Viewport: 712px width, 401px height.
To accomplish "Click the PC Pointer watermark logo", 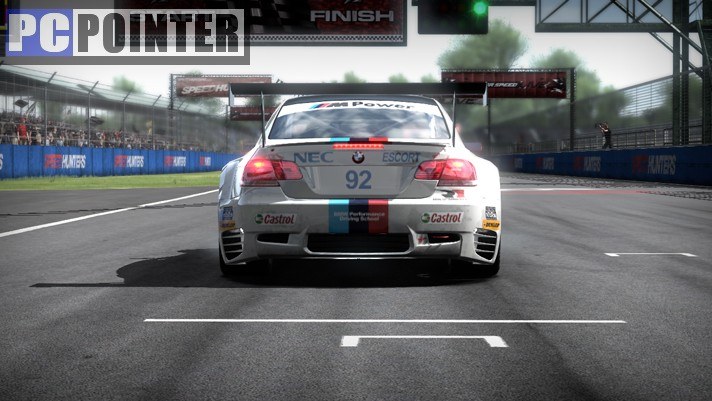I will [125, 33].
